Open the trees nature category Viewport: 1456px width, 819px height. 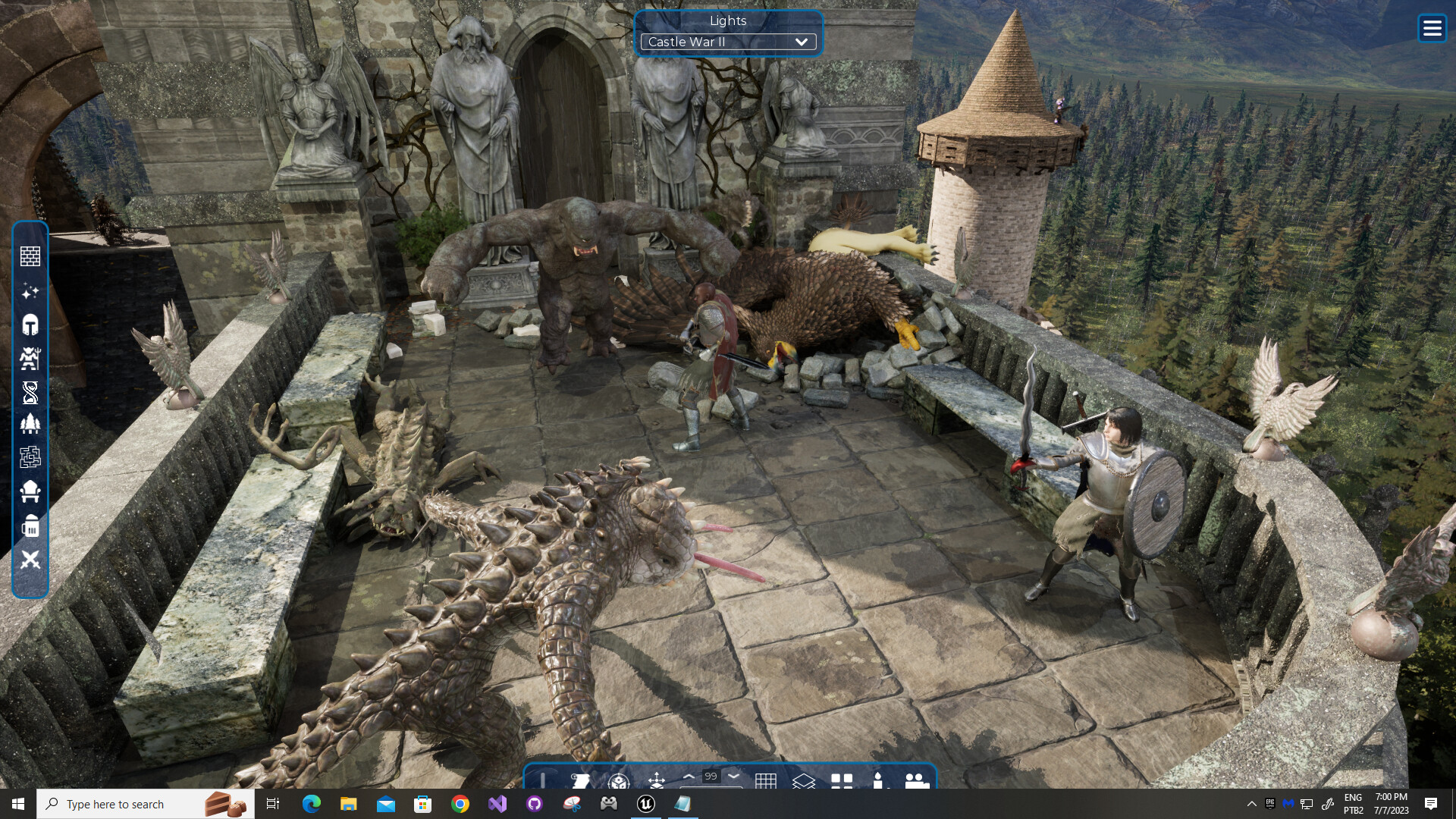click(30, 424)
